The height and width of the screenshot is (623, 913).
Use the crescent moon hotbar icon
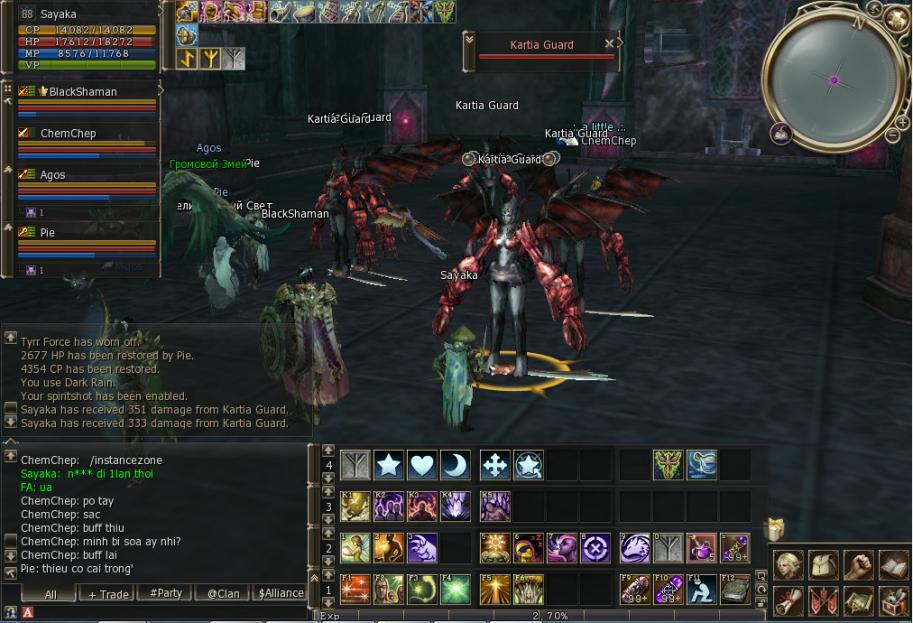tap(456, 465)
